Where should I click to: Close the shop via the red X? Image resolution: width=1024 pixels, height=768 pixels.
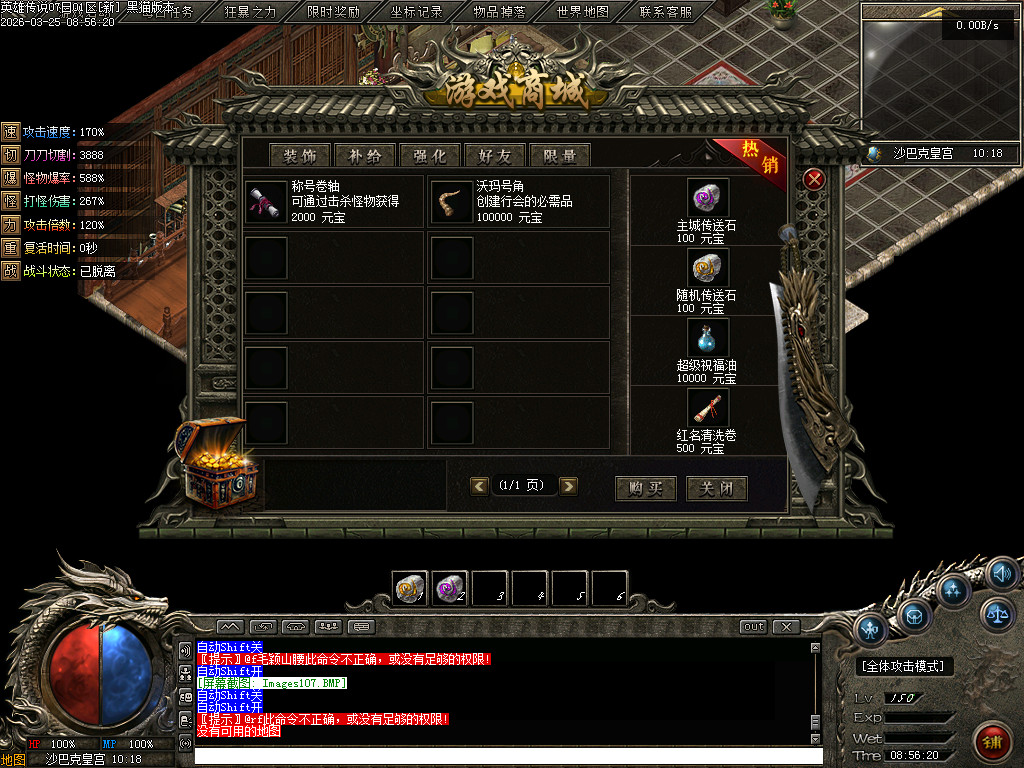(x=815, y=179)
